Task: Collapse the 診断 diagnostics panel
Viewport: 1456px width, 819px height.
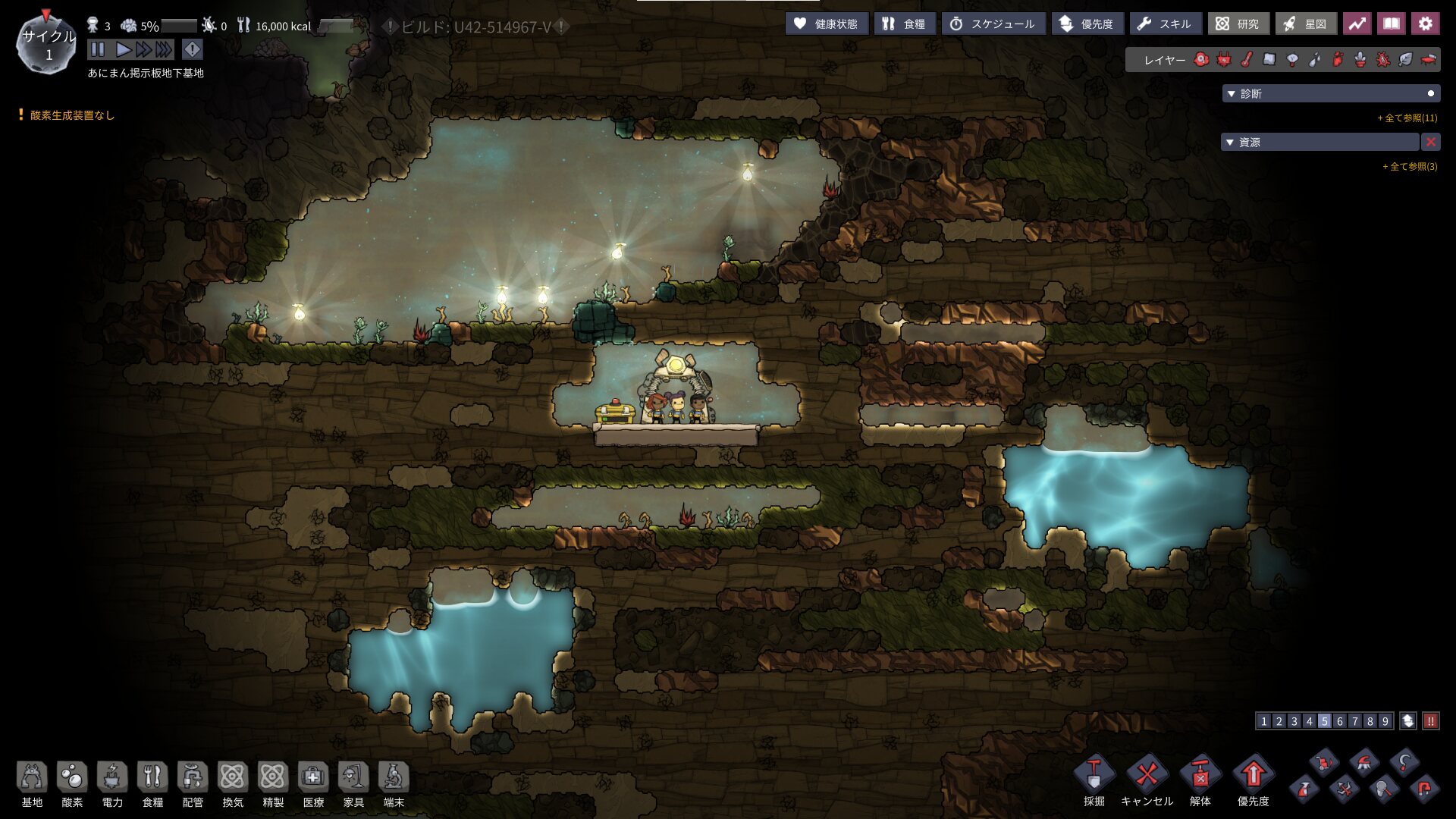Action: click(1232, 94)
